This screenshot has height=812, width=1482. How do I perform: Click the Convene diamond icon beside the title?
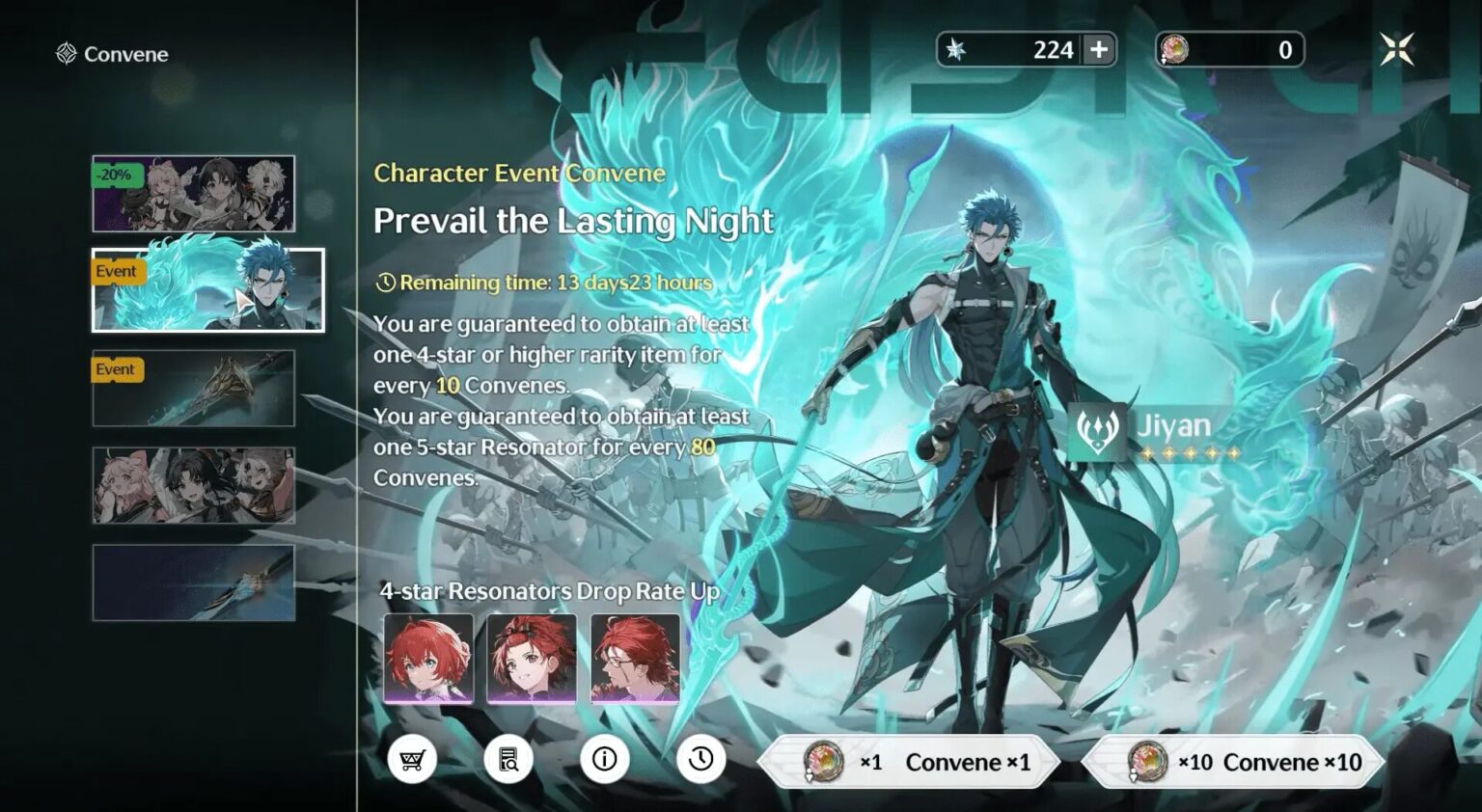click(66, 54)
